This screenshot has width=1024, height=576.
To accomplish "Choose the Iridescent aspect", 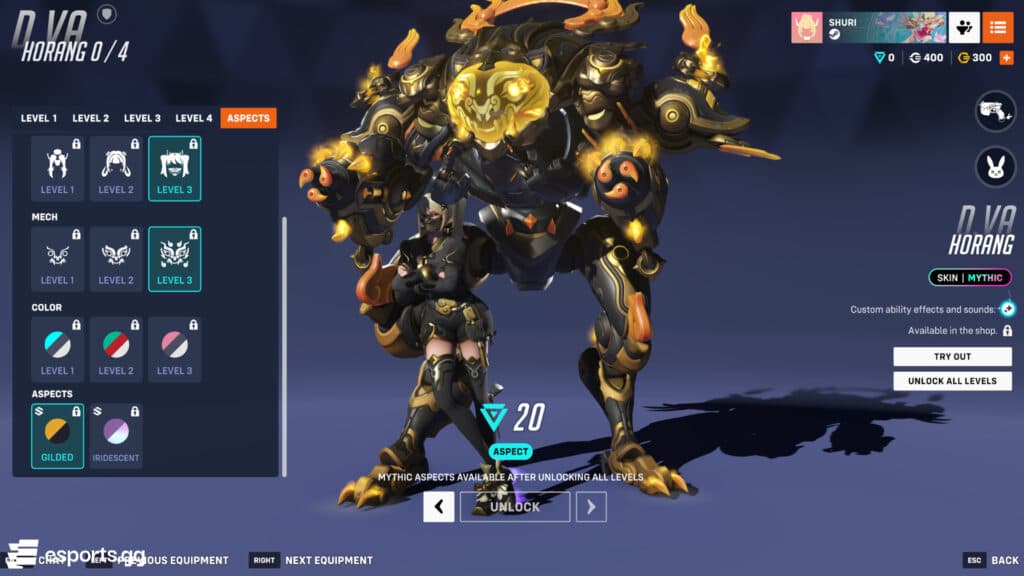I will click(x=116, y=435).
